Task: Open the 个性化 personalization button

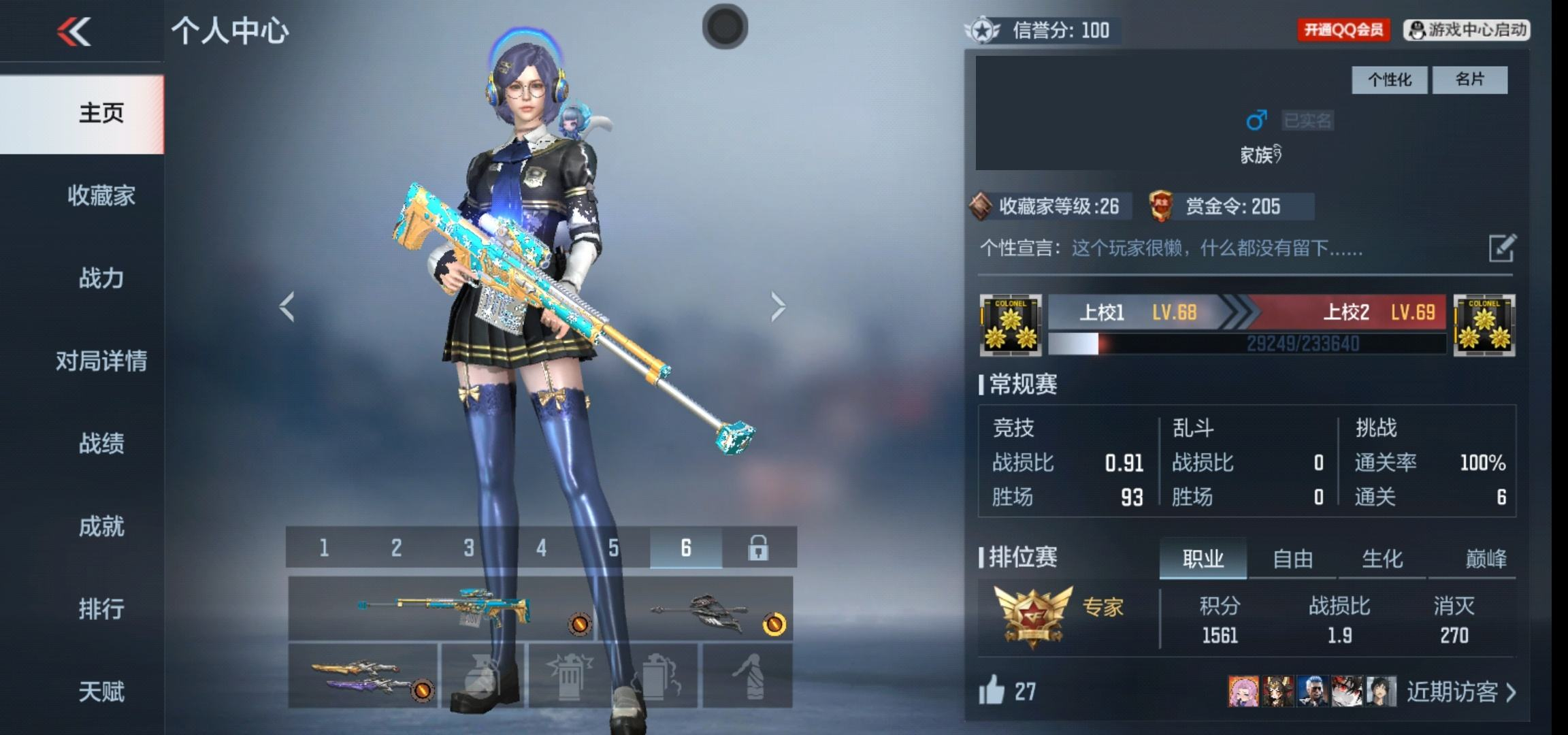Action: point(1389,80)
